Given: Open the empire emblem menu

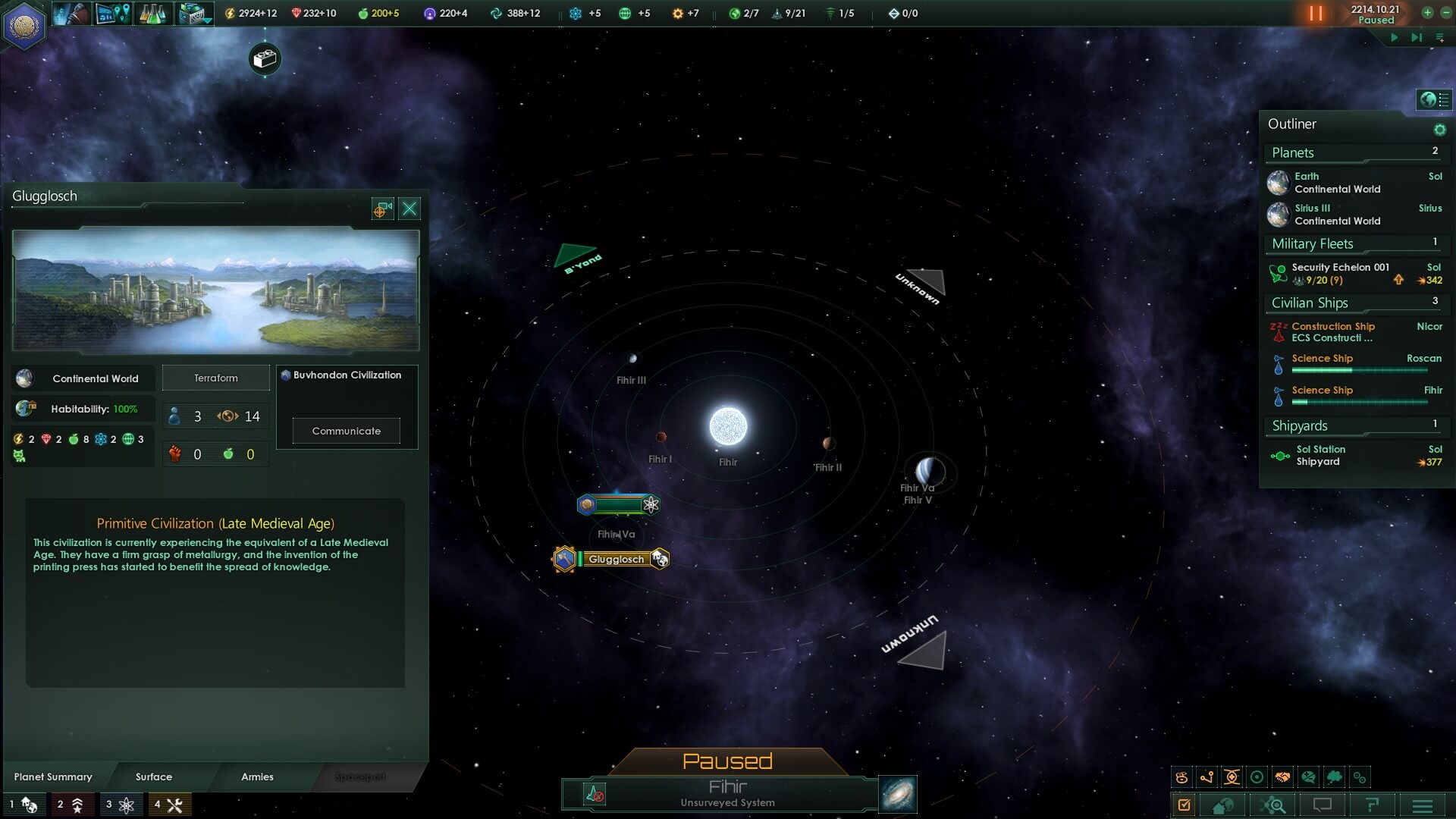Looking at the screenshot, I should click(x=24, y=25).
